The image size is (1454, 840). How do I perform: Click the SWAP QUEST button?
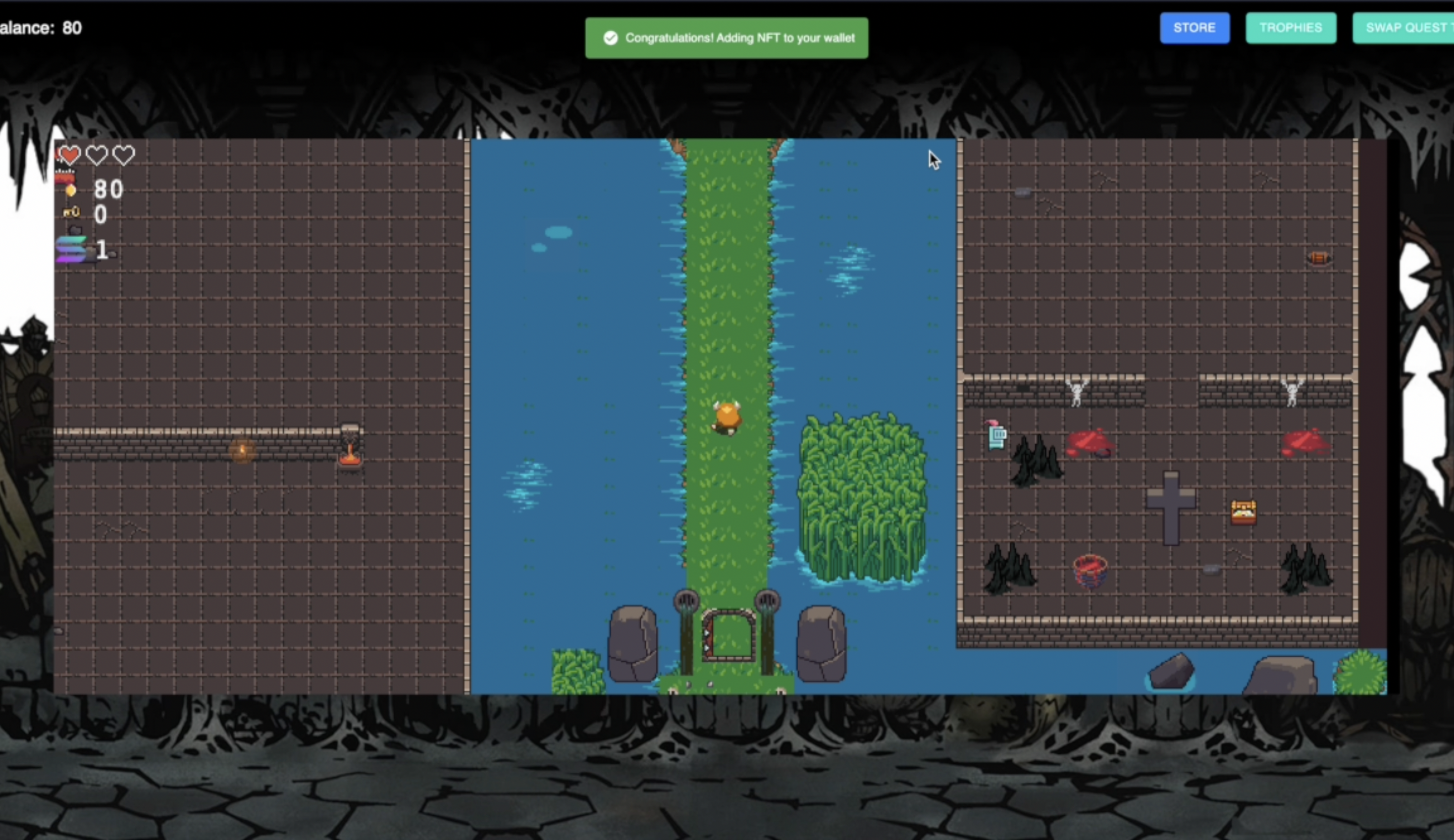point(1405,28)
